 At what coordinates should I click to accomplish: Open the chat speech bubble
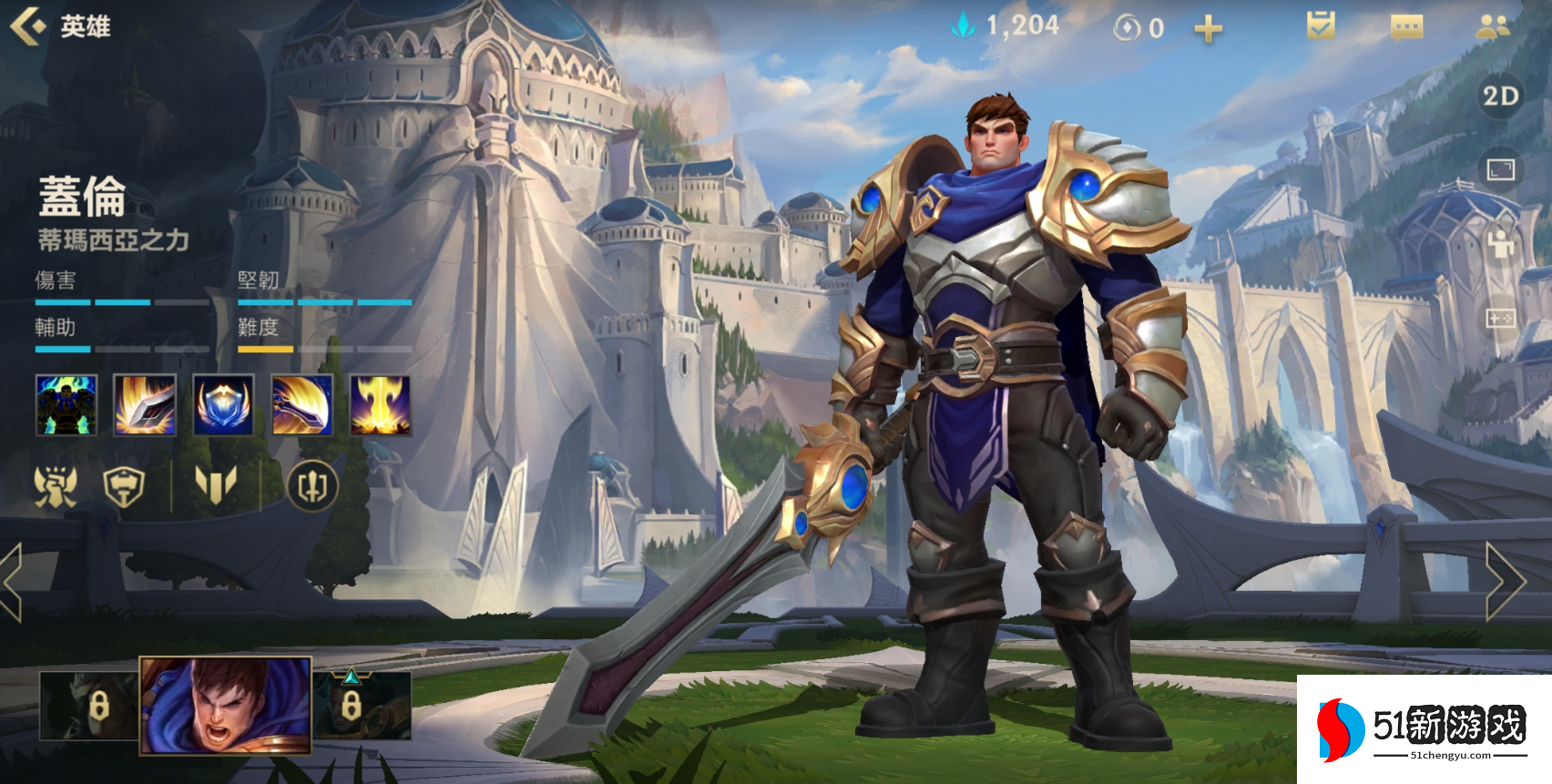(1406, 28)
